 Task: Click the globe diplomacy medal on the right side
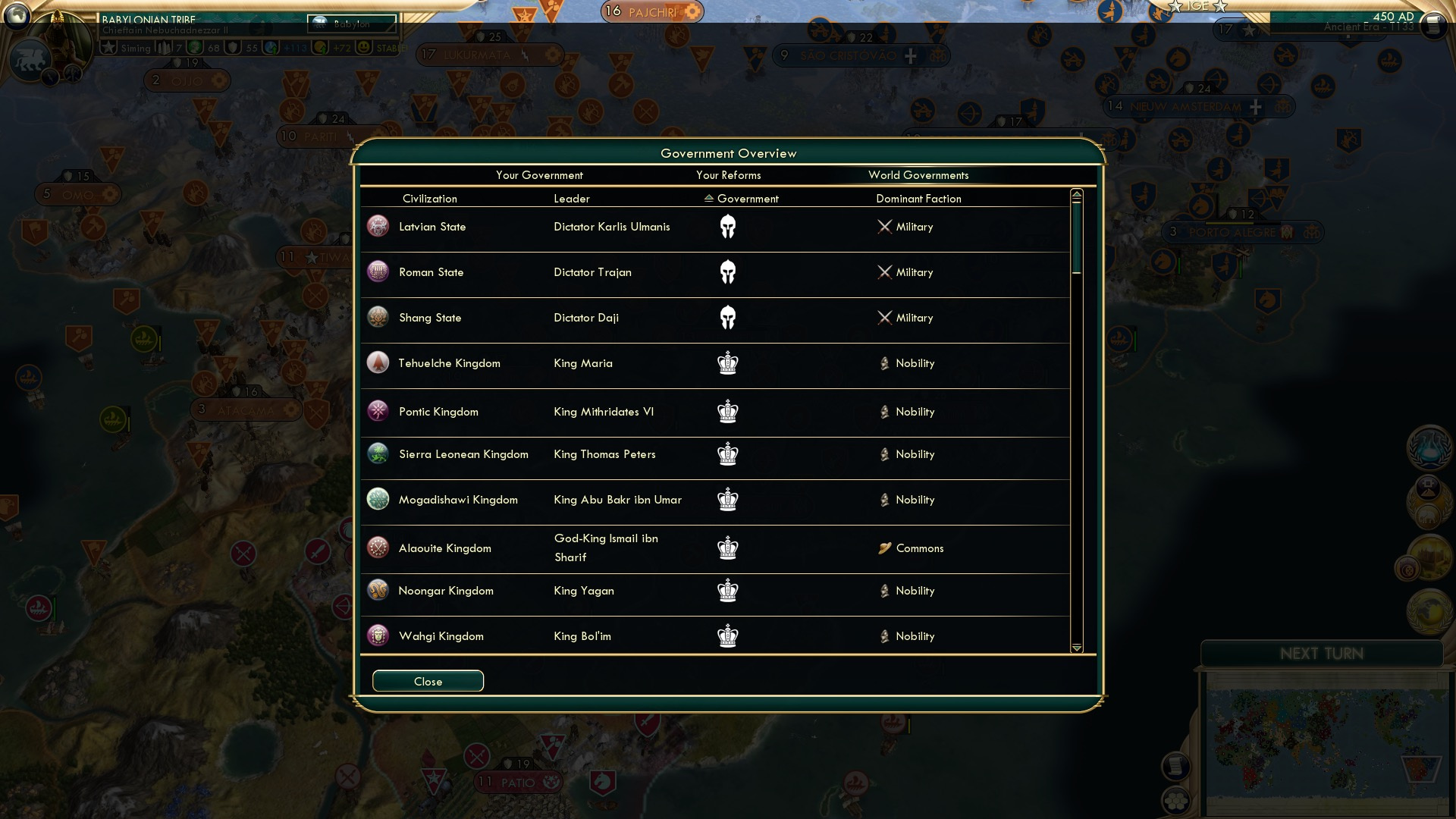tap(1429, 611)
